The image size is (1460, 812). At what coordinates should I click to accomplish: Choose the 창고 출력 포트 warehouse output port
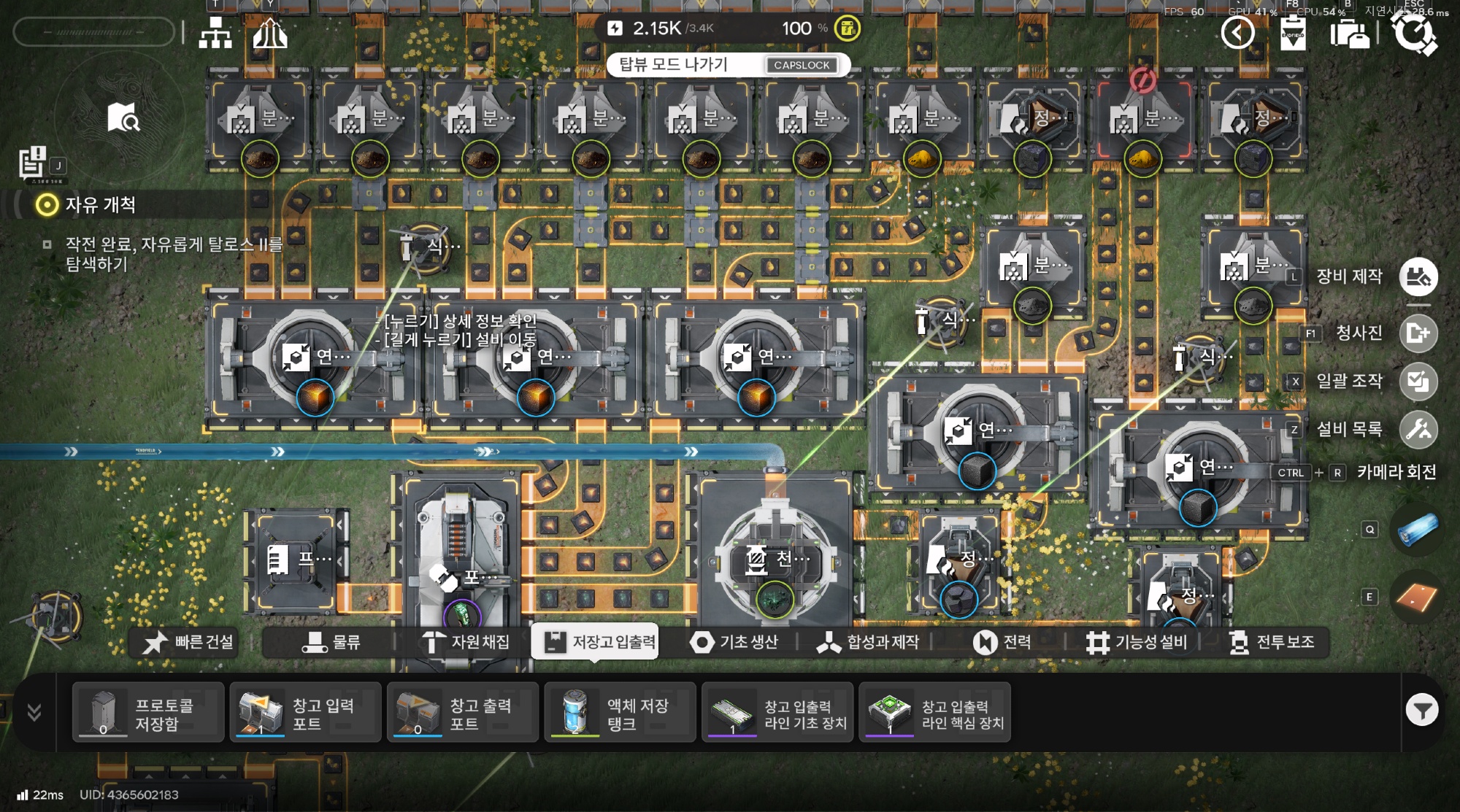(x=463, y=713)
